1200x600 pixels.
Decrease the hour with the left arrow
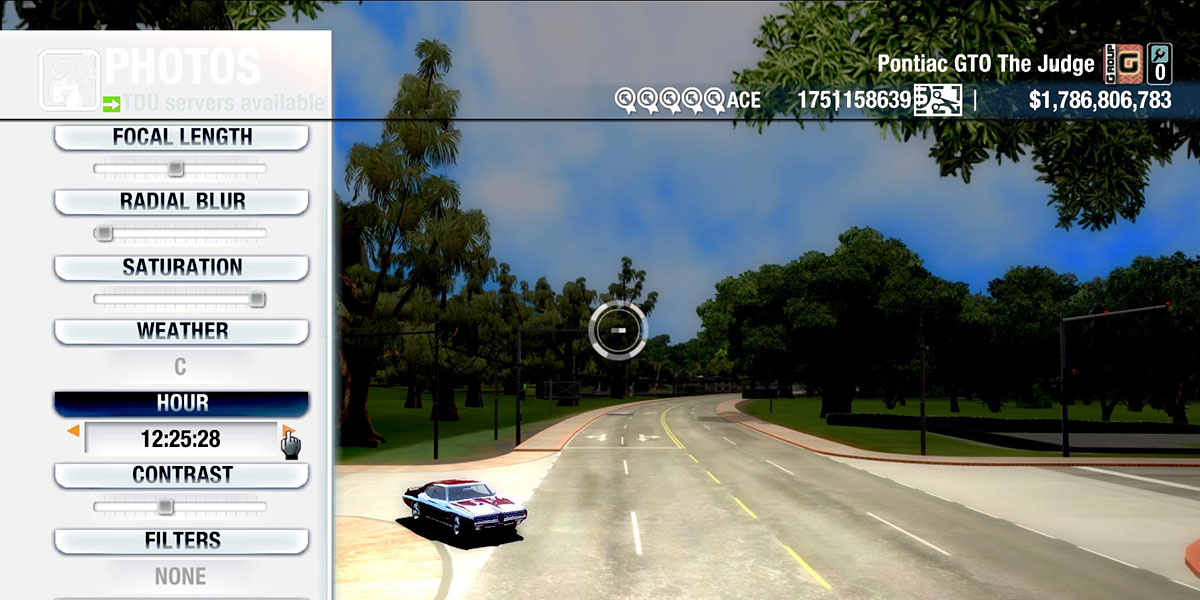[x=73, y=431]
